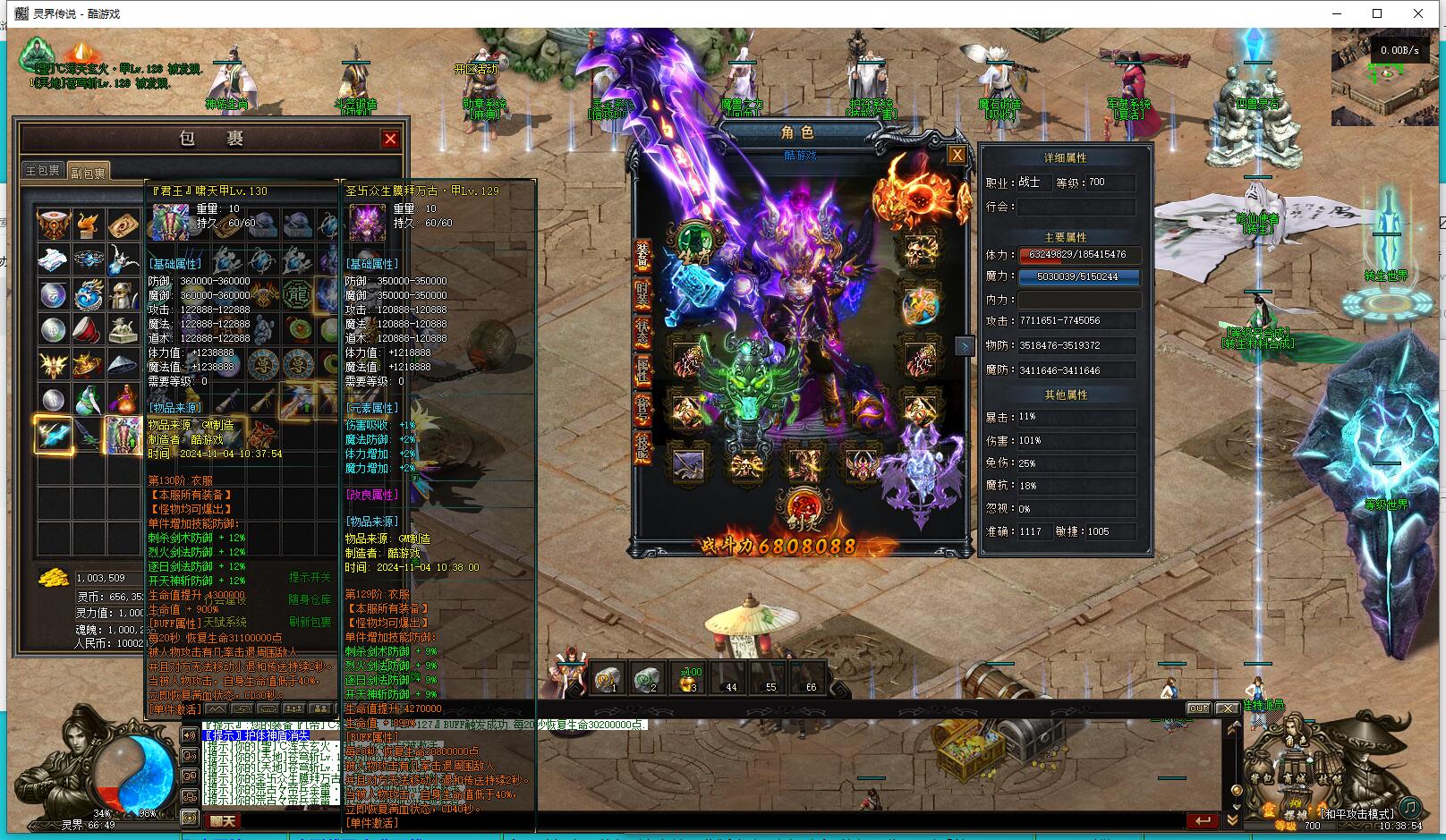The image size is (1446, 840).
Task: Toggle the 提示开关 hint switch
Action: 310,577
